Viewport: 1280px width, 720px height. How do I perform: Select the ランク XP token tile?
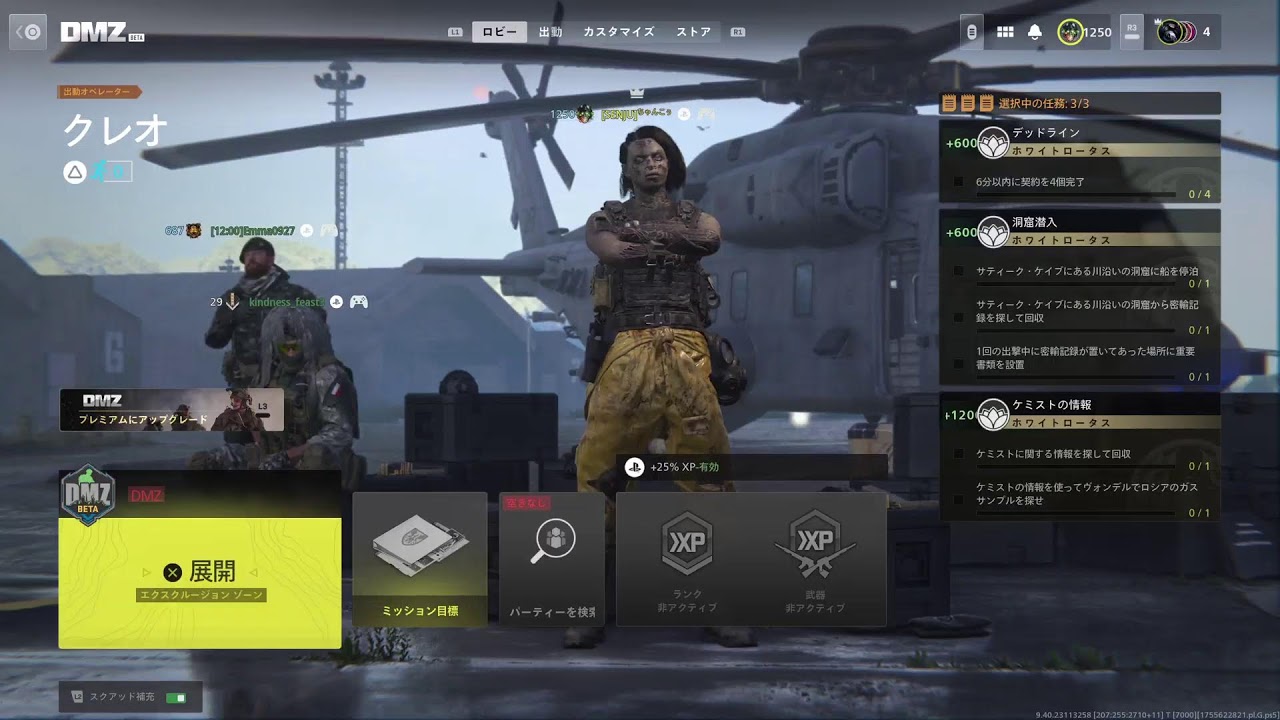[x=686, y=560]
